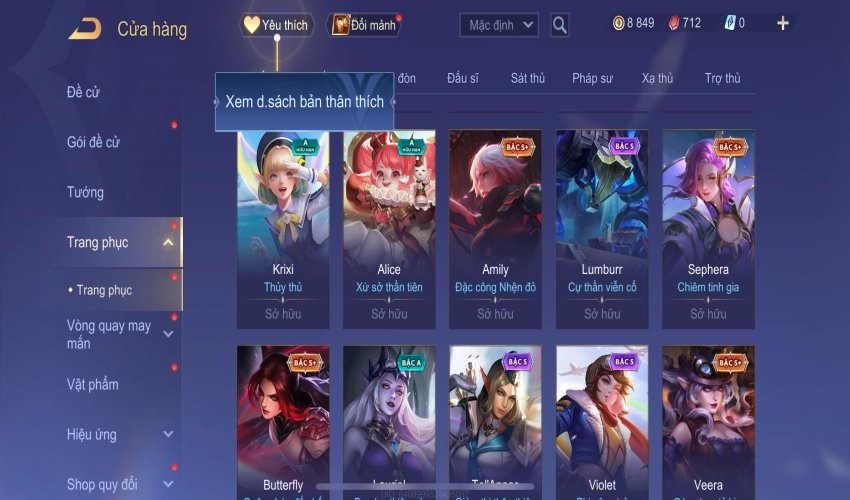Open the Đổi mảnh fragment exchange
This screenshot has width=850, height=500.
[364, 26]
